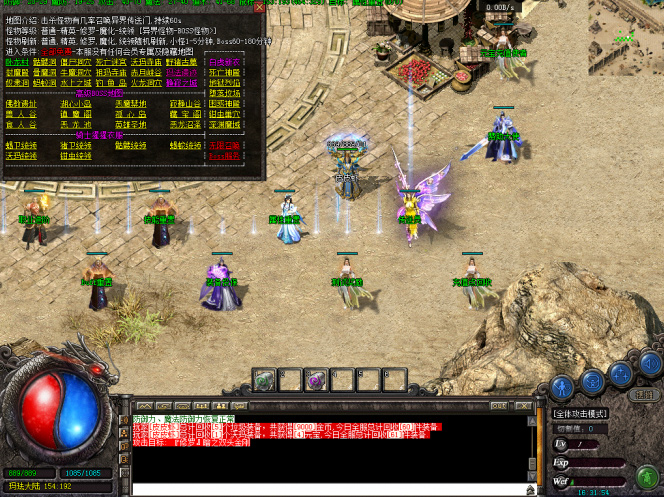Open the character figure round button

click(x=563, y=384)
